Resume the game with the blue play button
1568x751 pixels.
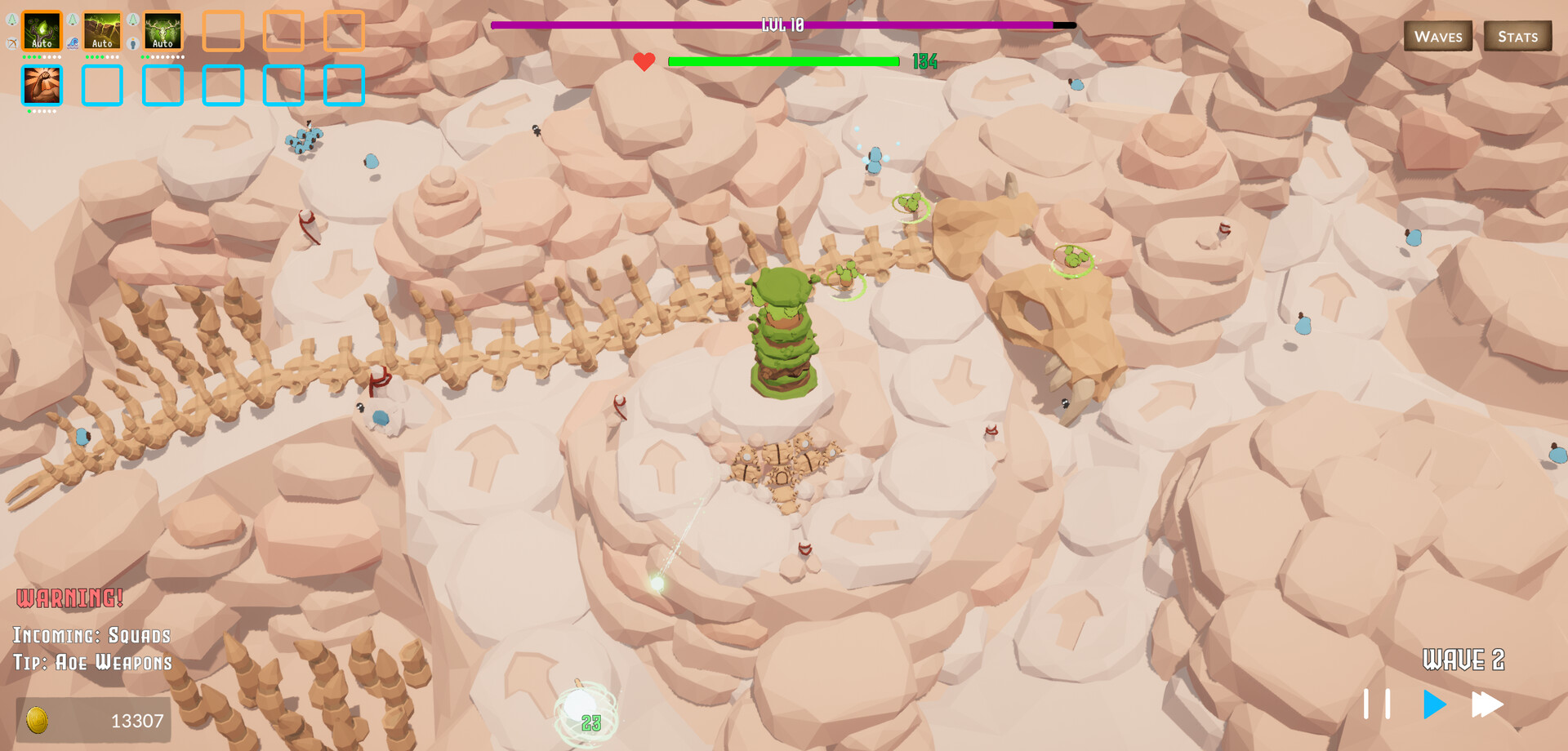(1433, 704)
